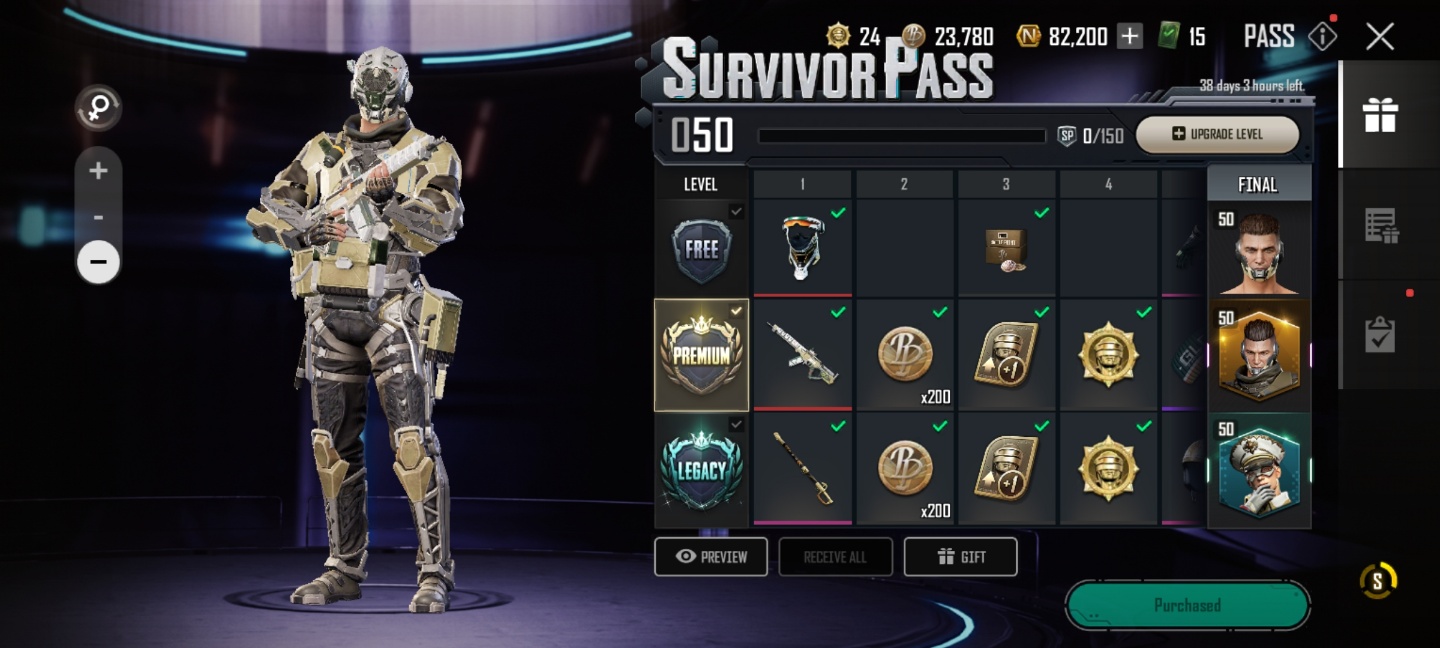1440x648 pixels.
Task: Close the Survivor Pass screen
Action: [1380, 37]
